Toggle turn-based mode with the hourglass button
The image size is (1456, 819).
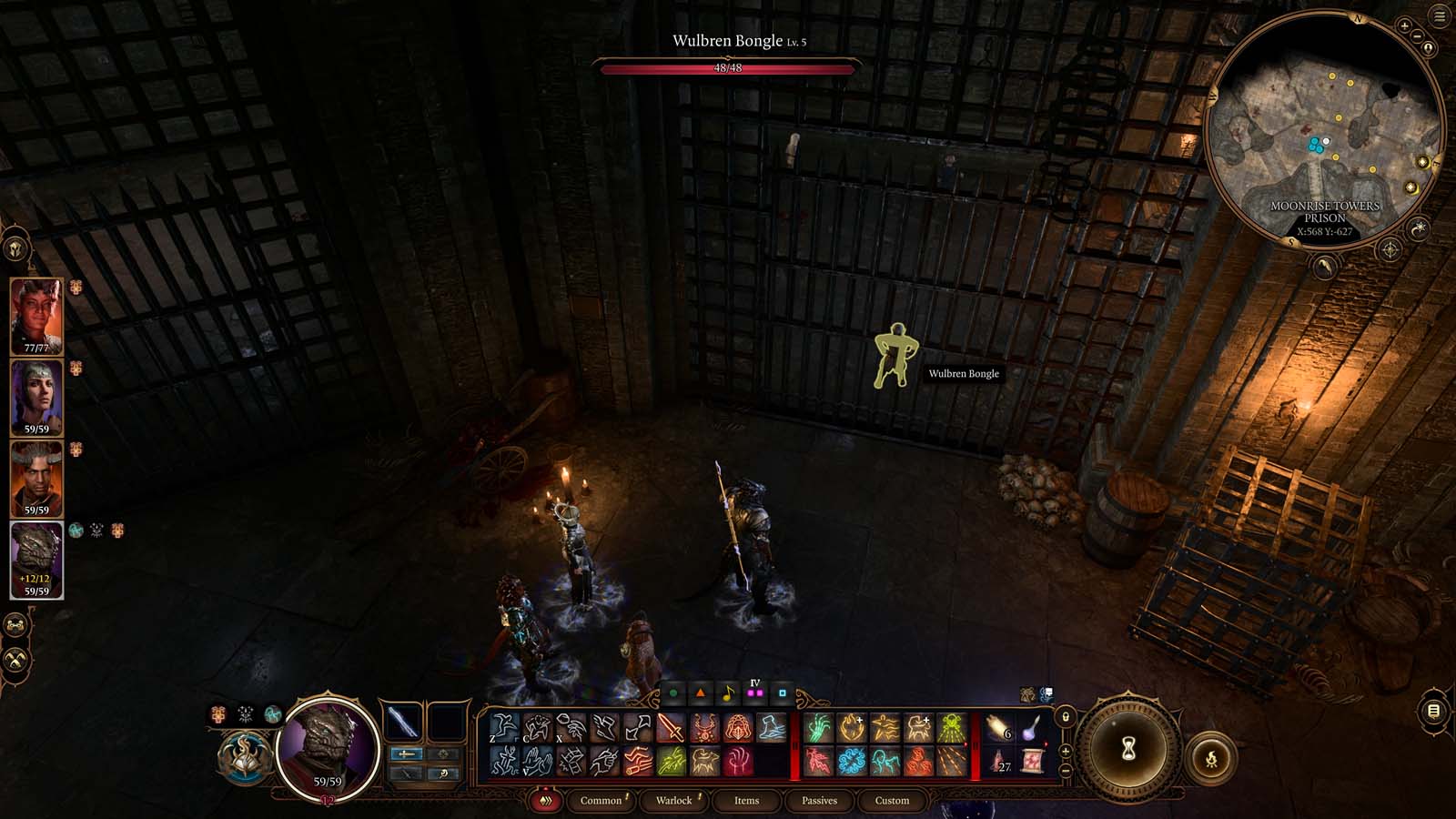tap(1128, 748)
